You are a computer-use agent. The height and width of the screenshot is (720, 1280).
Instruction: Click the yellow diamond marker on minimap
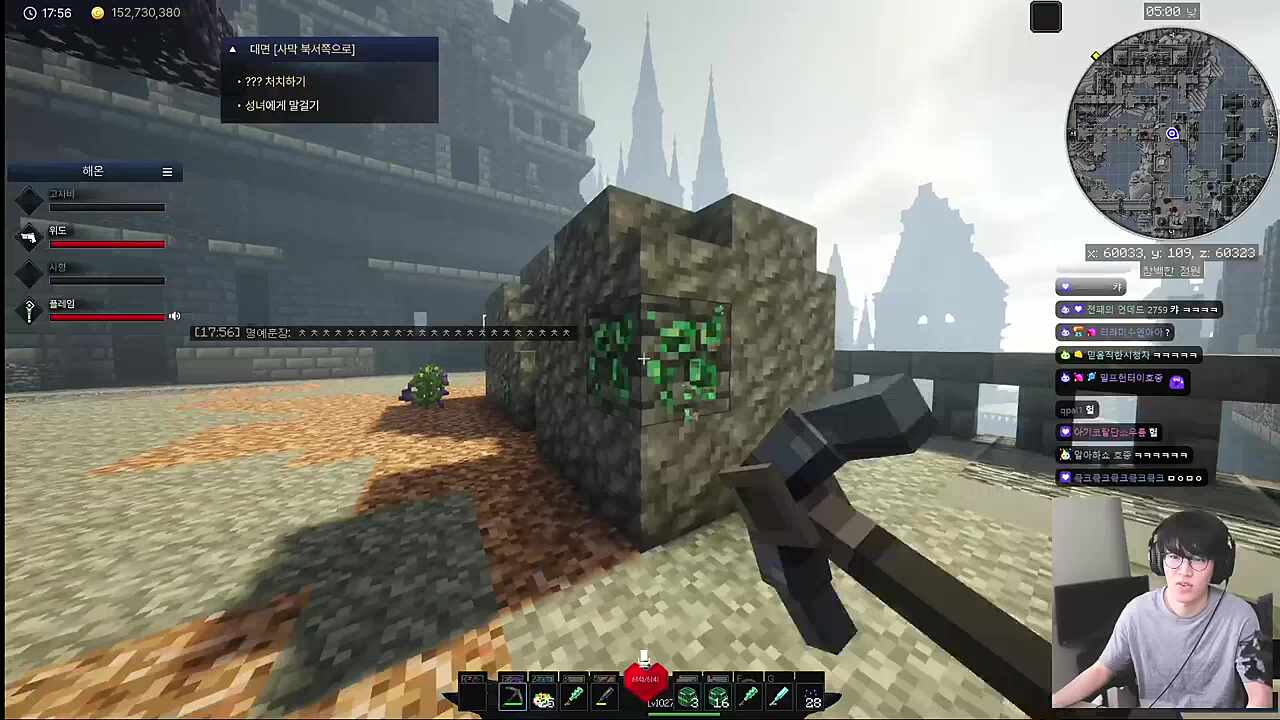1096,56
